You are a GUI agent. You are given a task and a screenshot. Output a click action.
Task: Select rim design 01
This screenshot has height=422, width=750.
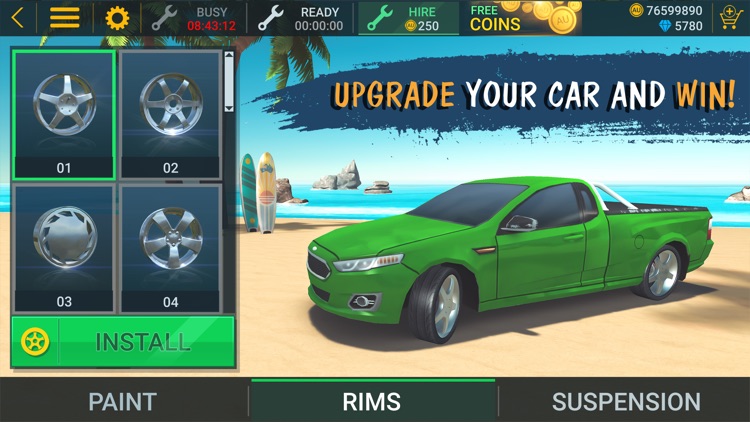point(64,112)
